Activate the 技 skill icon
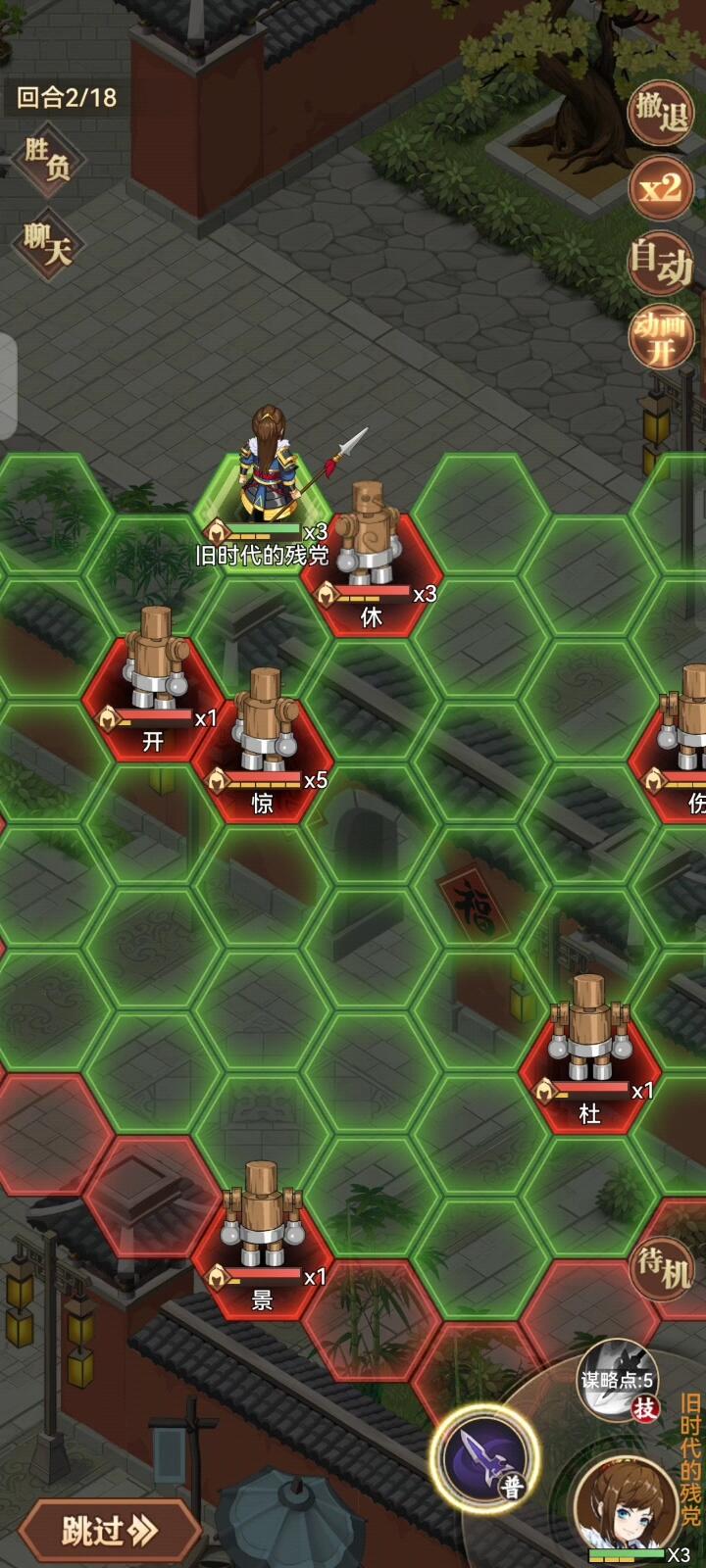This screenshot has height=1568, width=706. 617,1384
